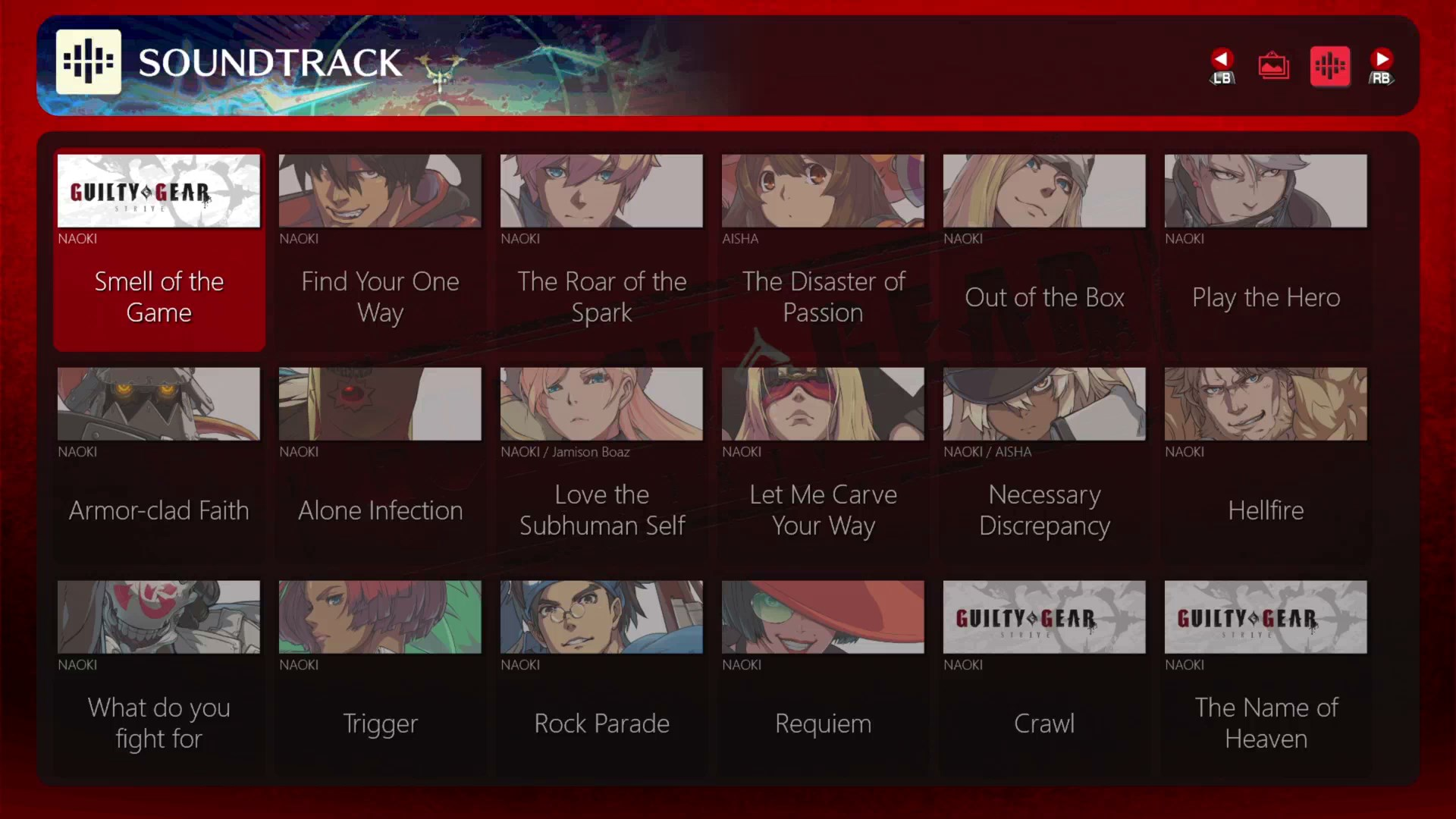The width and height of the screenshot is (1456, 819).
Task: Select Find Your One Way by NAOKI
Action: 380,250
